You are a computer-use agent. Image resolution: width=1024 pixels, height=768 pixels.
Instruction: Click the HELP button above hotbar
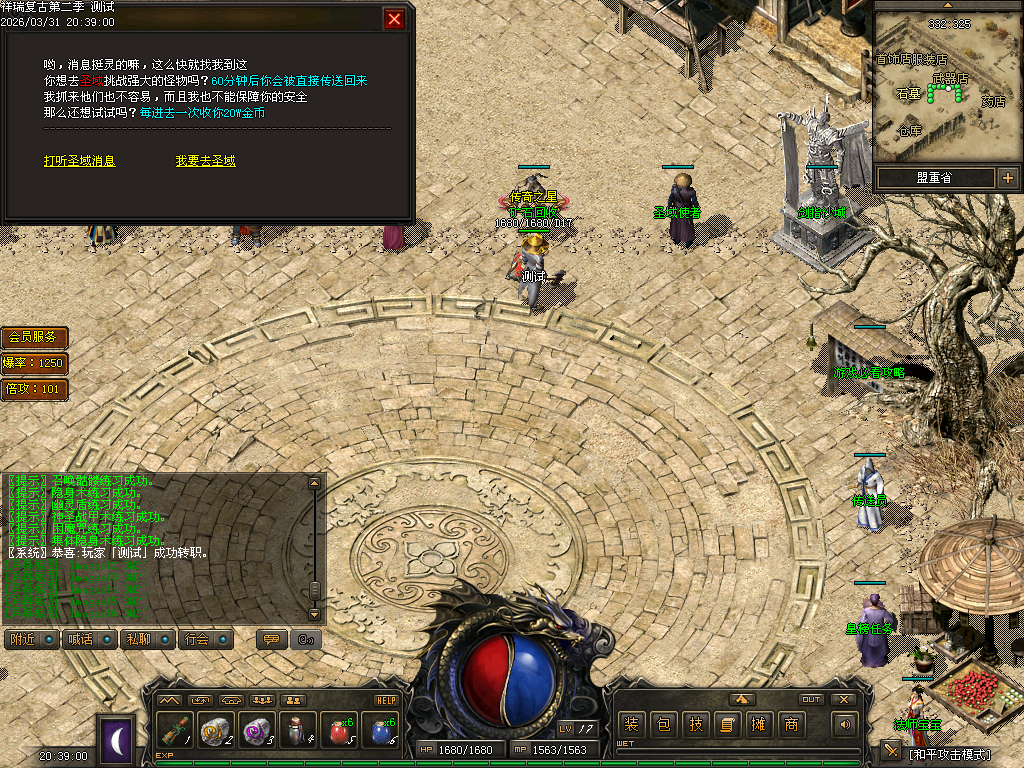[386, 700]
